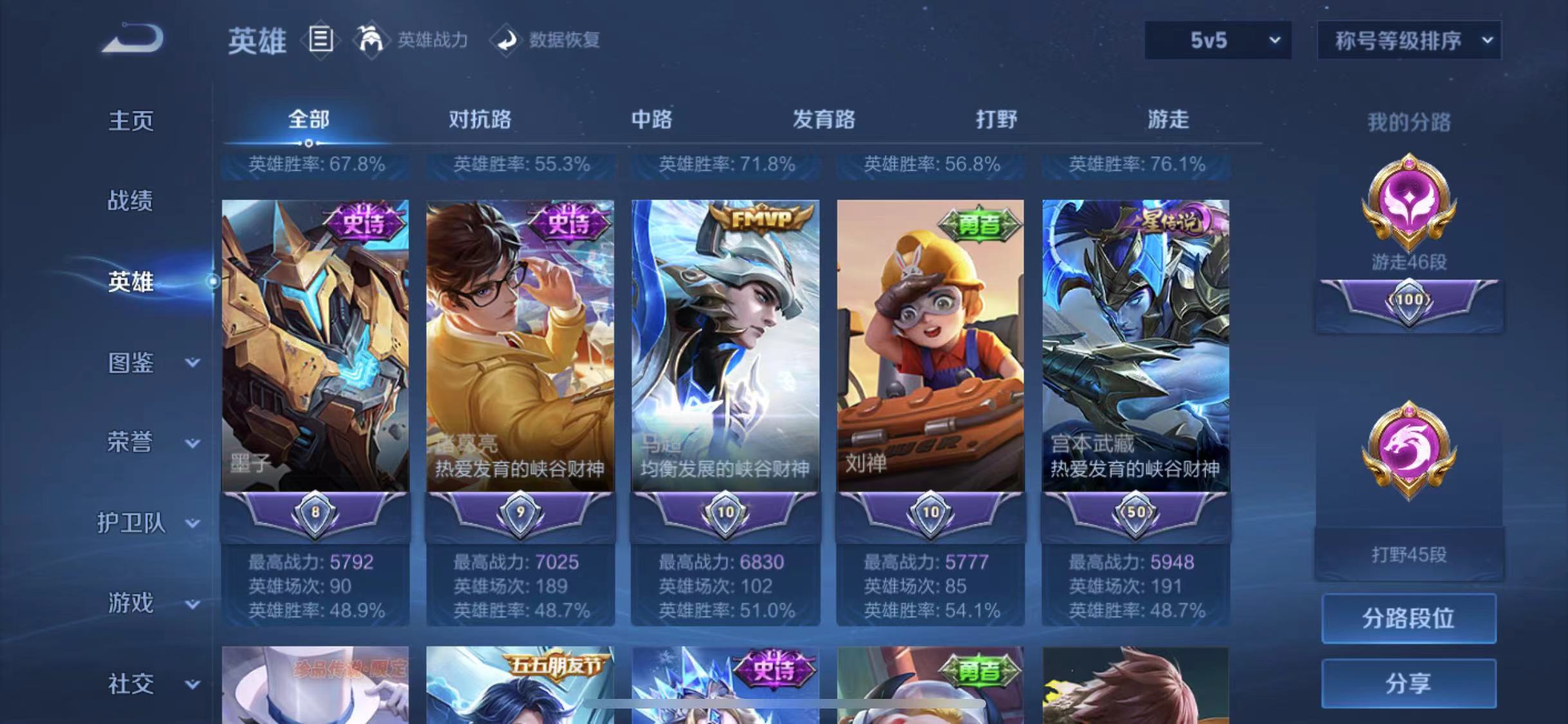Click the 分享 share button

(x=1410, y=684)
